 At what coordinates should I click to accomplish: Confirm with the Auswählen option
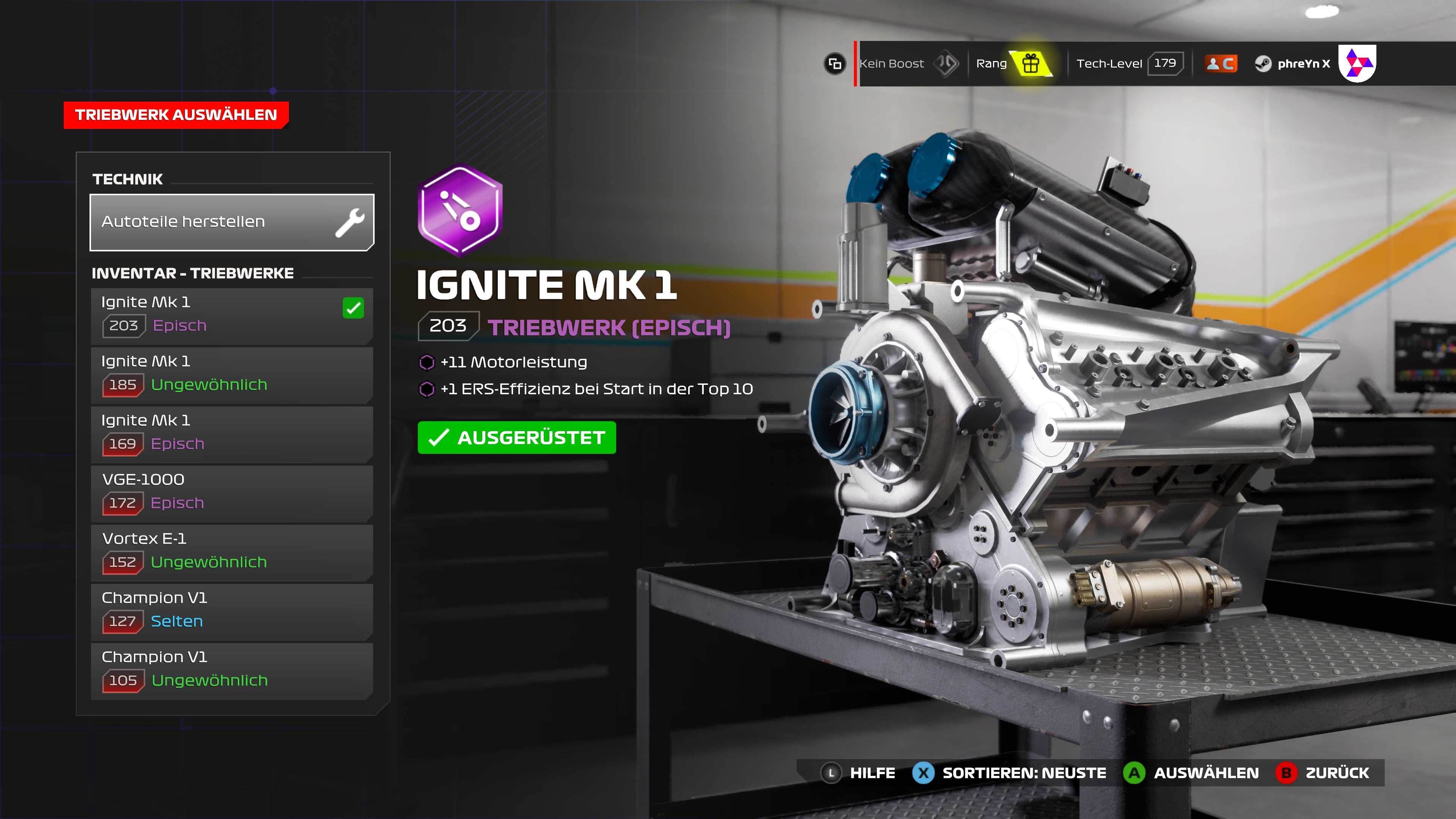[1191, 773]
